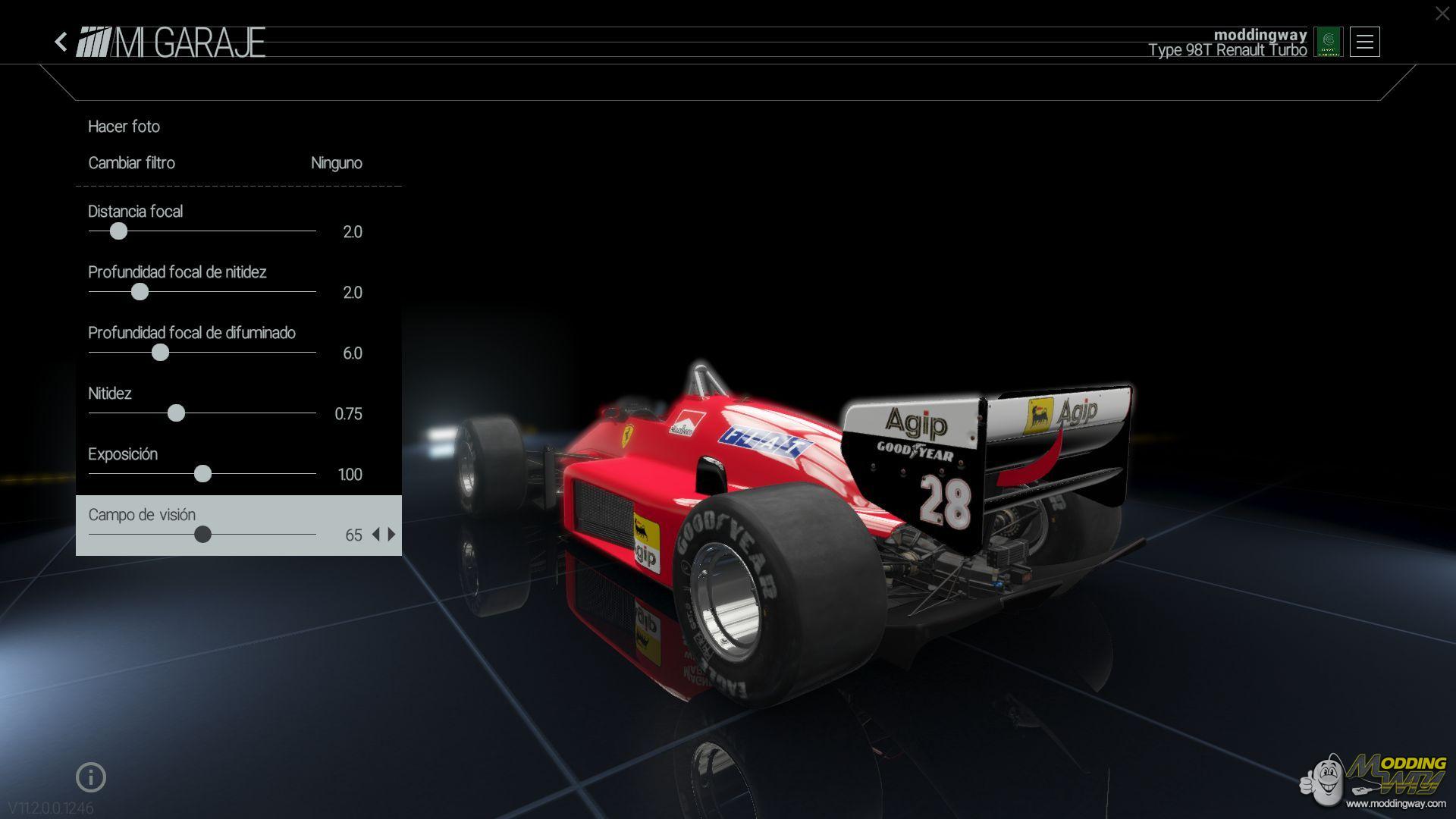Click the Profundidad focal de difuminado slider
Image resolution: width=1456 pixels, height=819 pixels.
(160, 353)
